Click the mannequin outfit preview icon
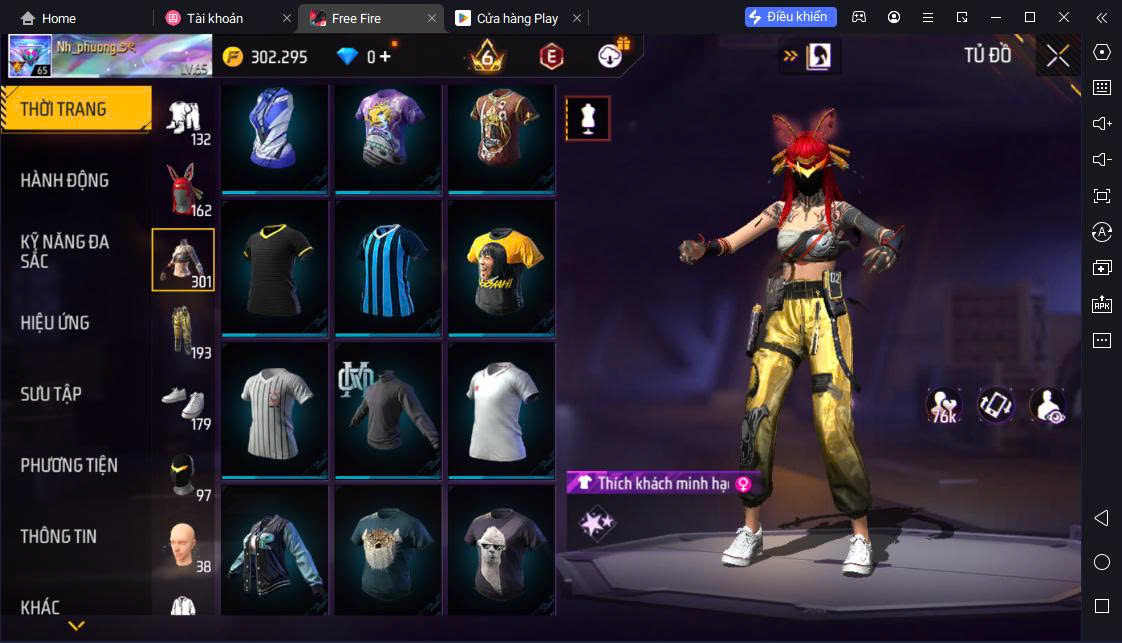The width and height of the screenshot is (1122, 643). coord(587,118)
